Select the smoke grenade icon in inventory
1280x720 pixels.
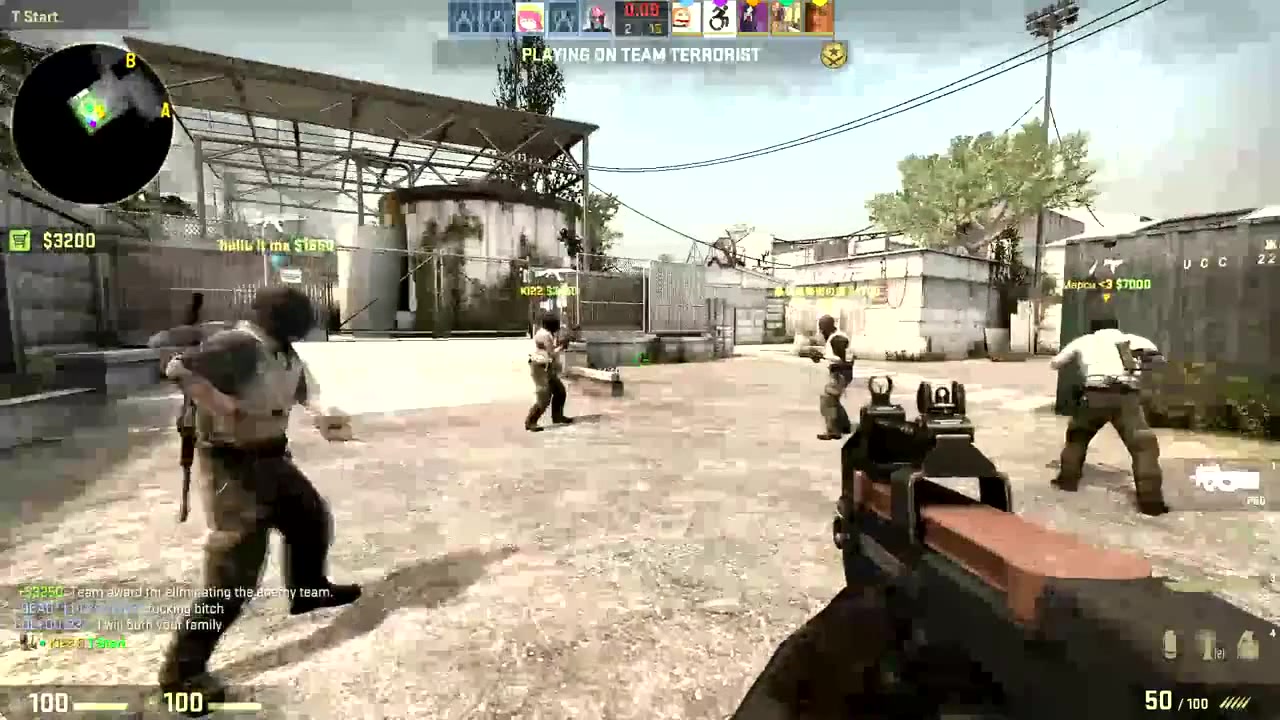tap(1168, 645)
